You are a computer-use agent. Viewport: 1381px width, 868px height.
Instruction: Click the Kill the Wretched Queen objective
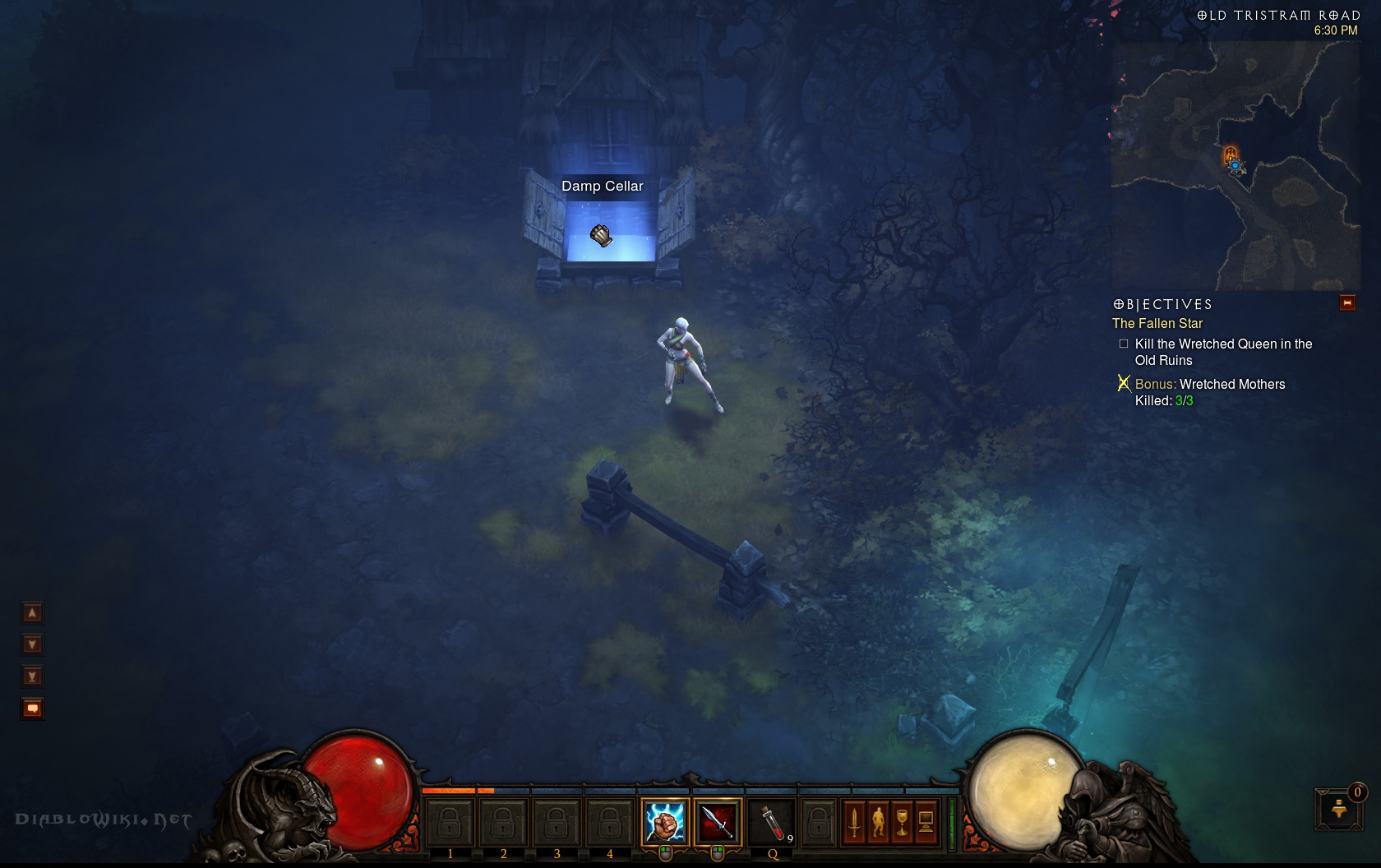click(x=1222, y=352)
